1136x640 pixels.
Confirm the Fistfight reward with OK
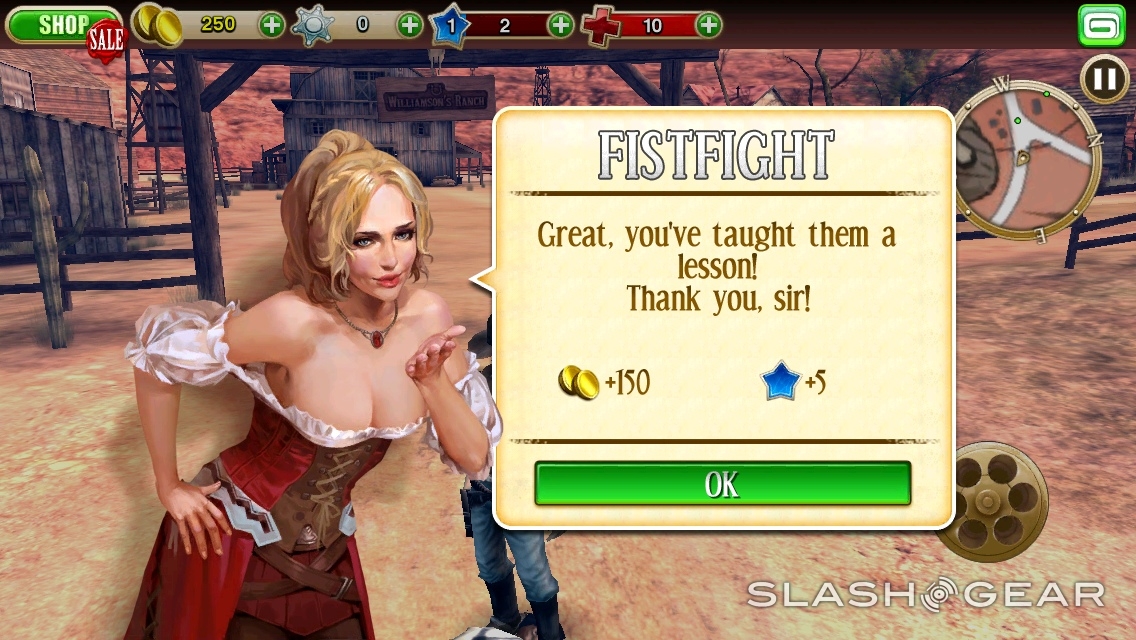[722, 484]
